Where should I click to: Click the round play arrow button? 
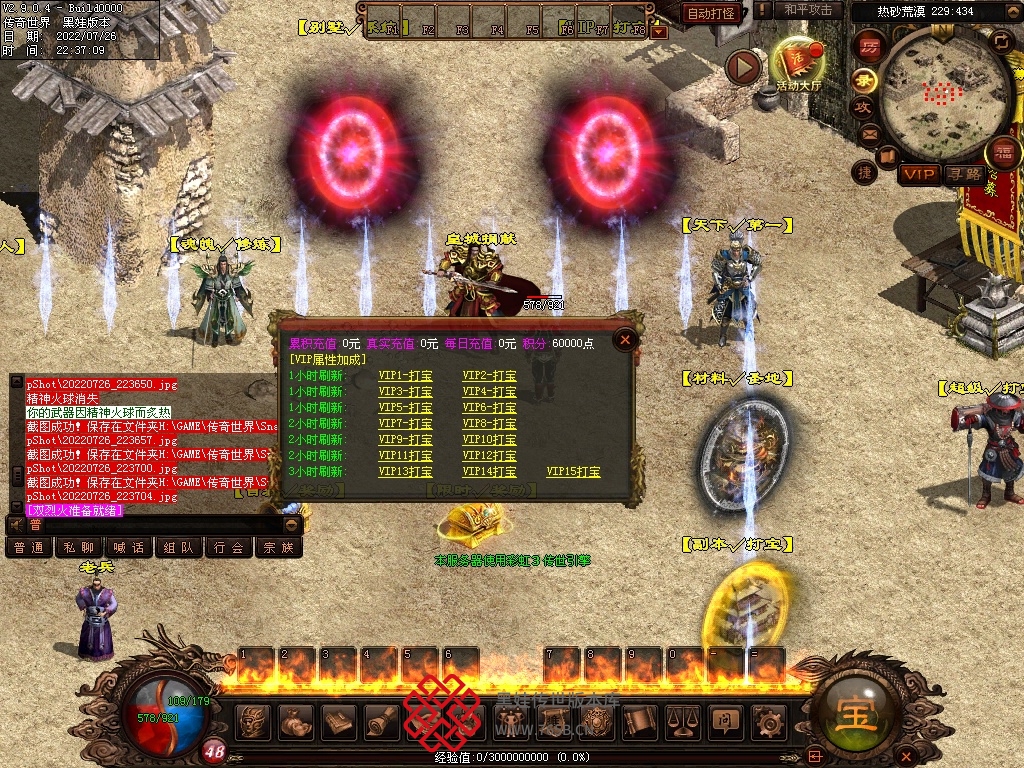[743, 67]
